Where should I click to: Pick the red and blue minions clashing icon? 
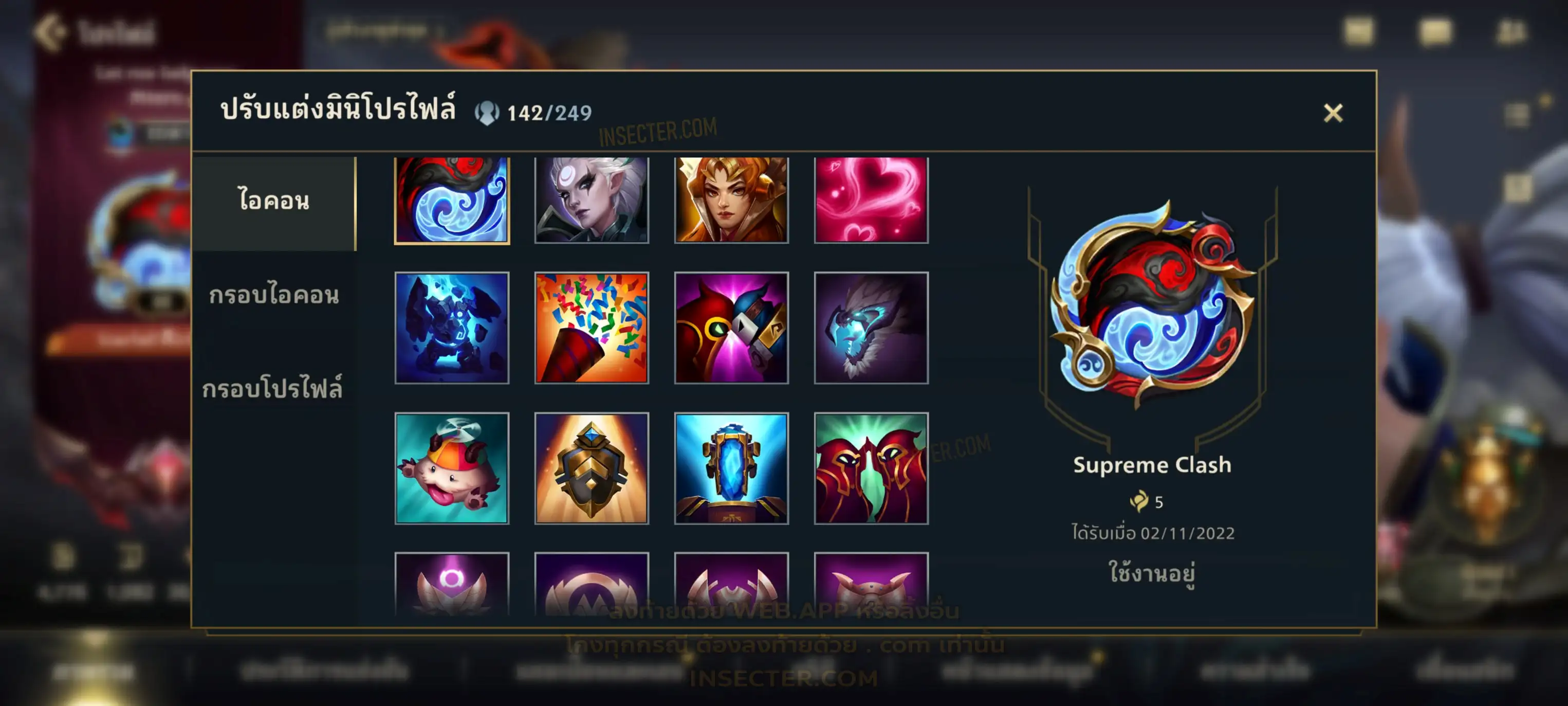pyautogui.click(x=731, y=328)
